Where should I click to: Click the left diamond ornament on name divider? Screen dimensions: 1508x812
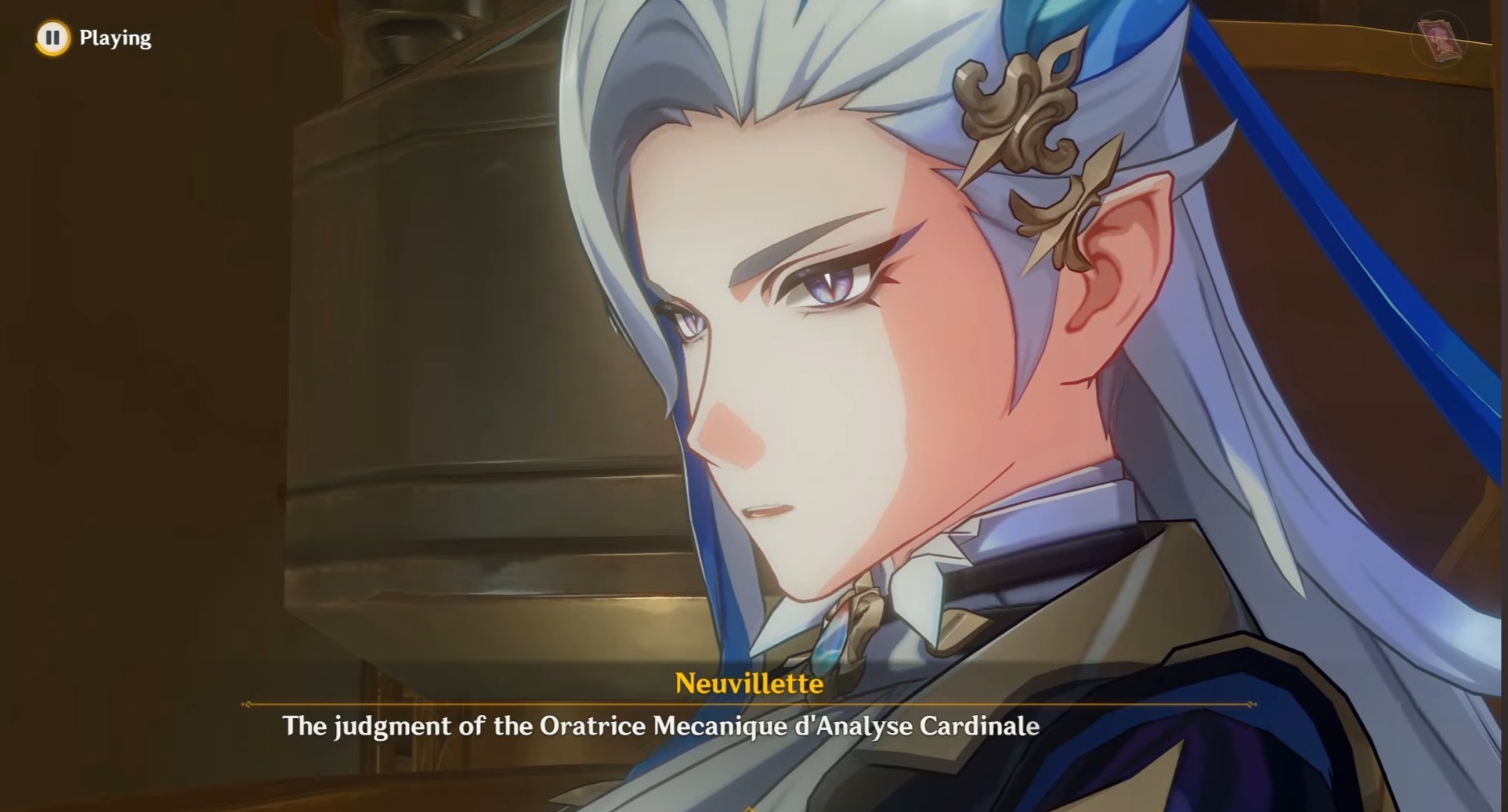(x=248, y=704)
